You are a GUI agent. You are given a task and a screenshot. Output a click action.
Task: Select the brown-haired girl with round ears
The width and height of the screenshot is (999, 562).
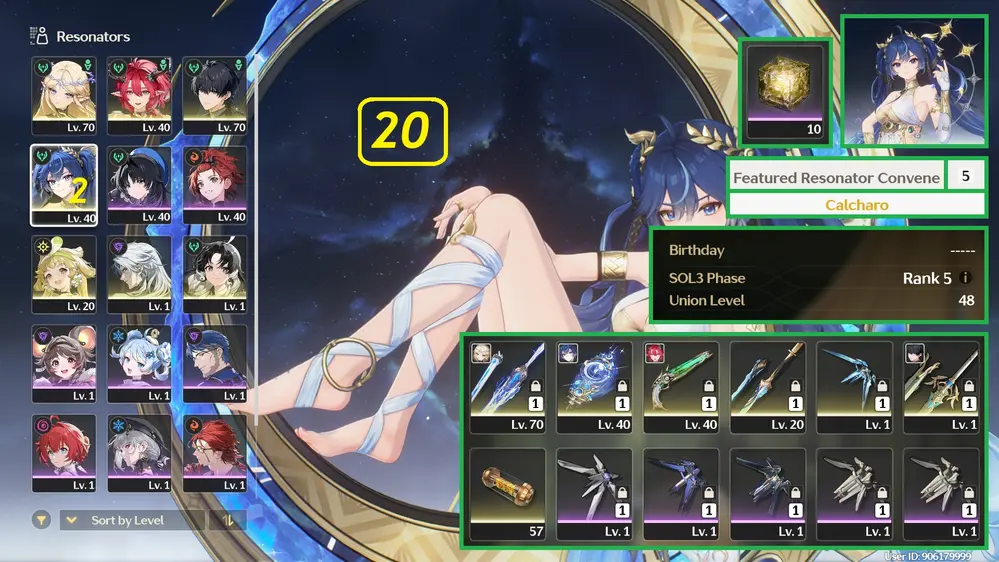64,363
